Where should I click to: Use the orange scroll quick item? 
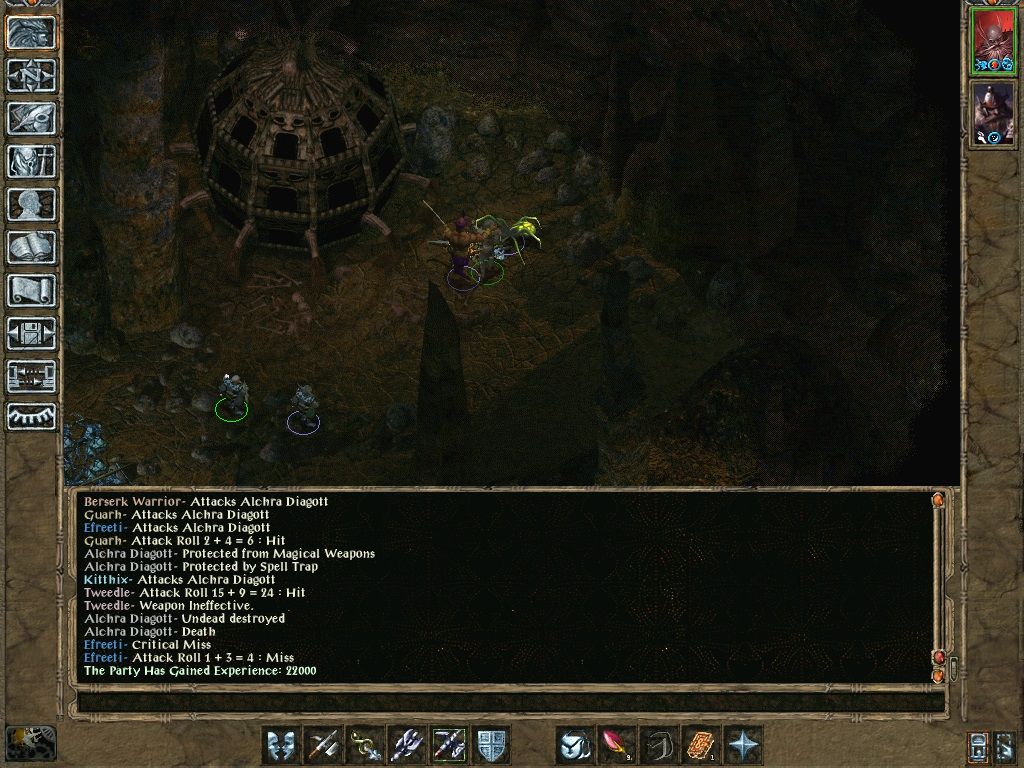tap(701, 745)
